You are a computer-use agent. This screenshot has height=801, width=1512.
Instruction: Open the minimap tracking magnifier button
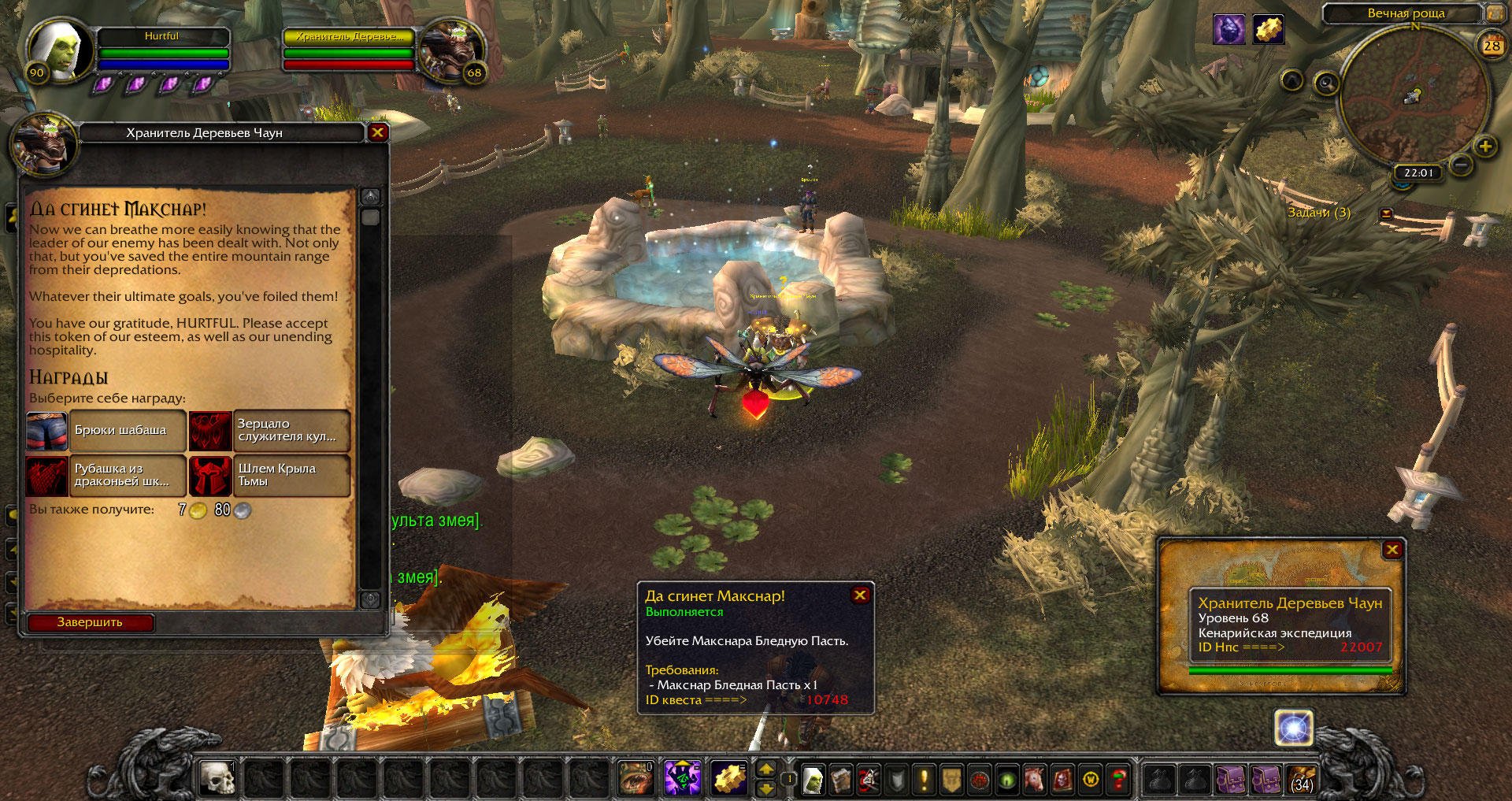(1326, 83)
